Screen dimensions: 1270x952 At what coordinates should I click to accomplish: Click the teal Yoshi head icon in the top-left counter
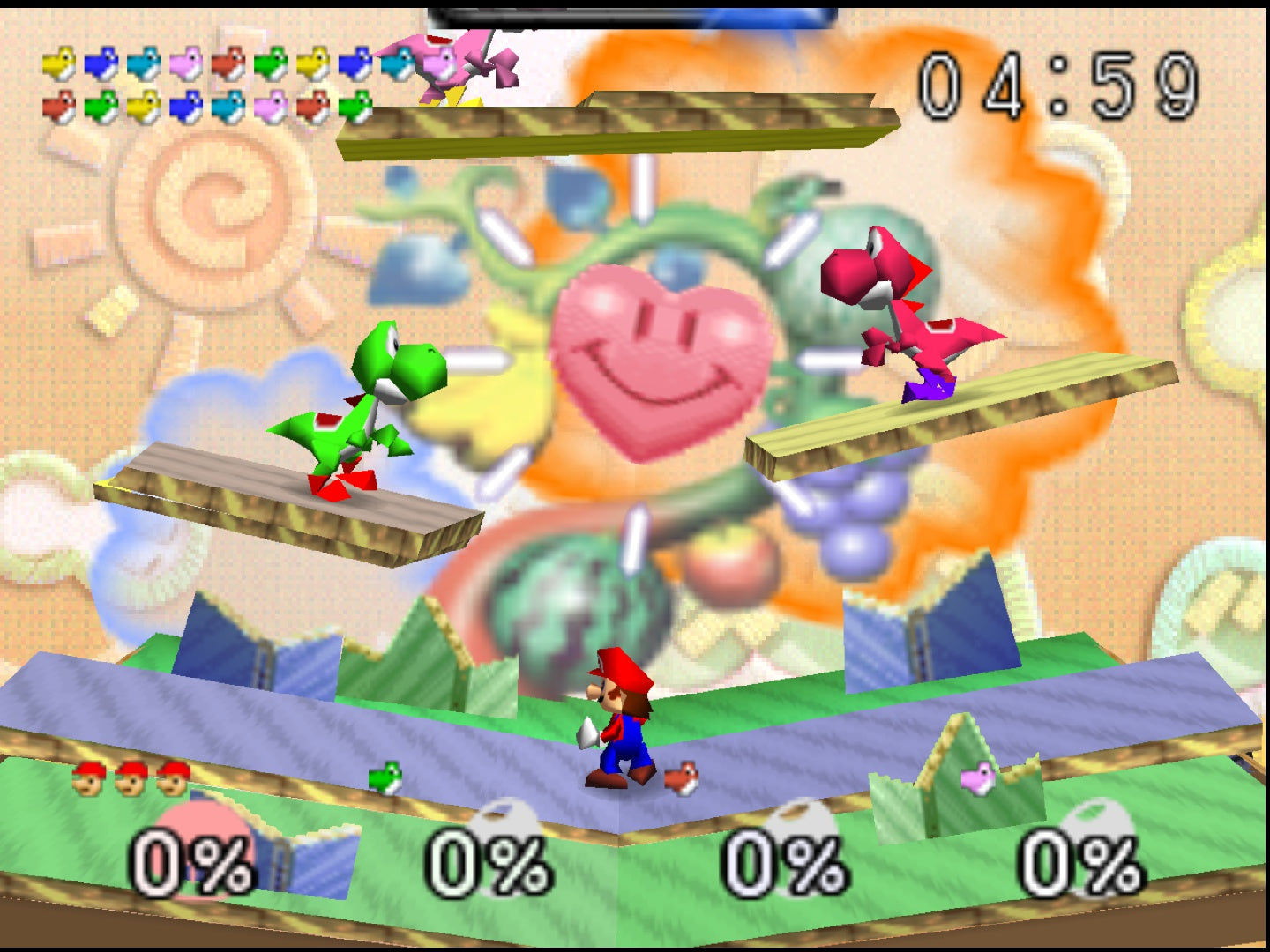point(143,63)
